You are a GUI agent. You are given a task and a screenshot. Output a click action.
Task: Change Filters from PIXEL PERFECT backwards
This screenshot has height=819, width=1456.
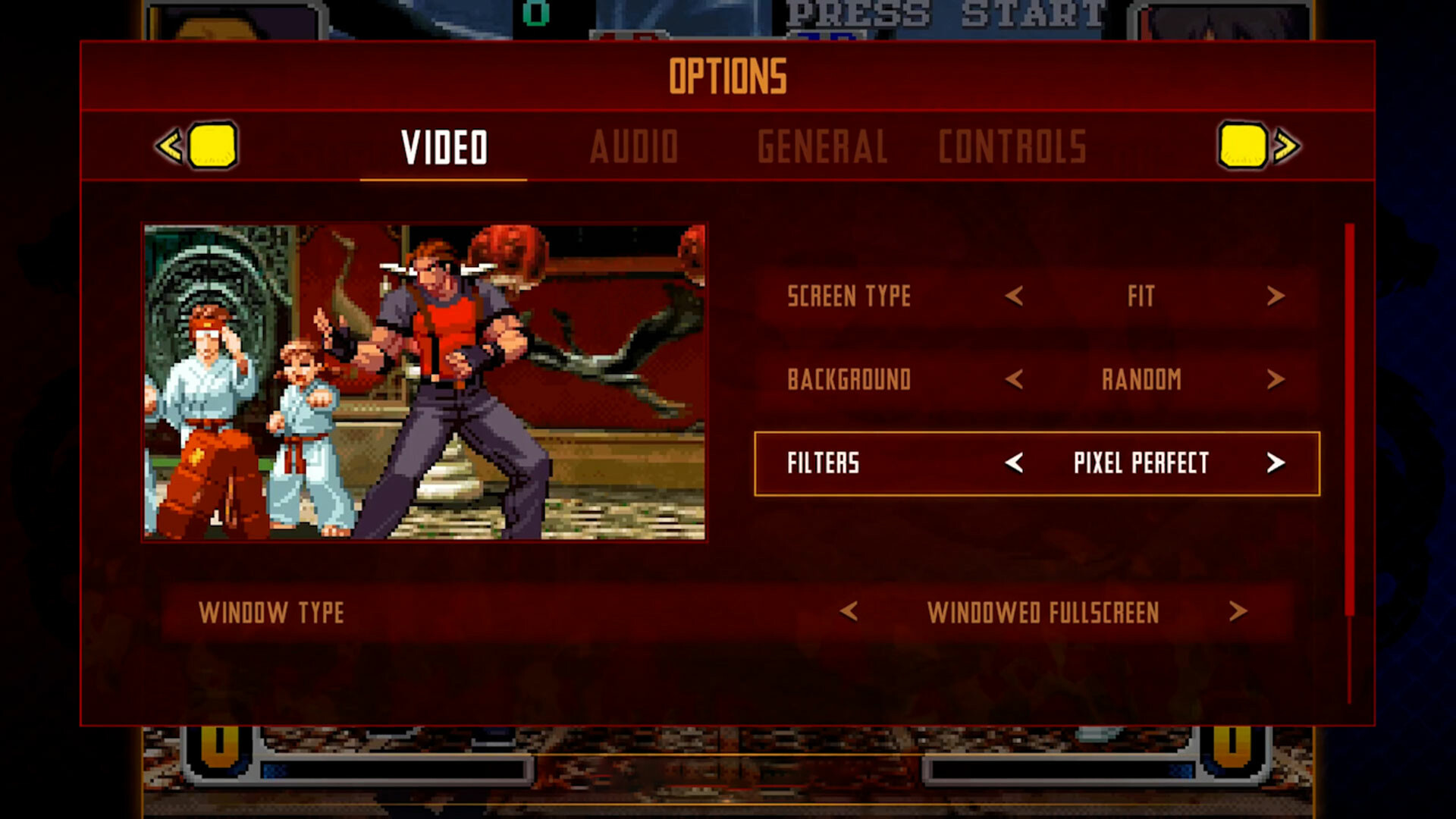click(1016, 463)
